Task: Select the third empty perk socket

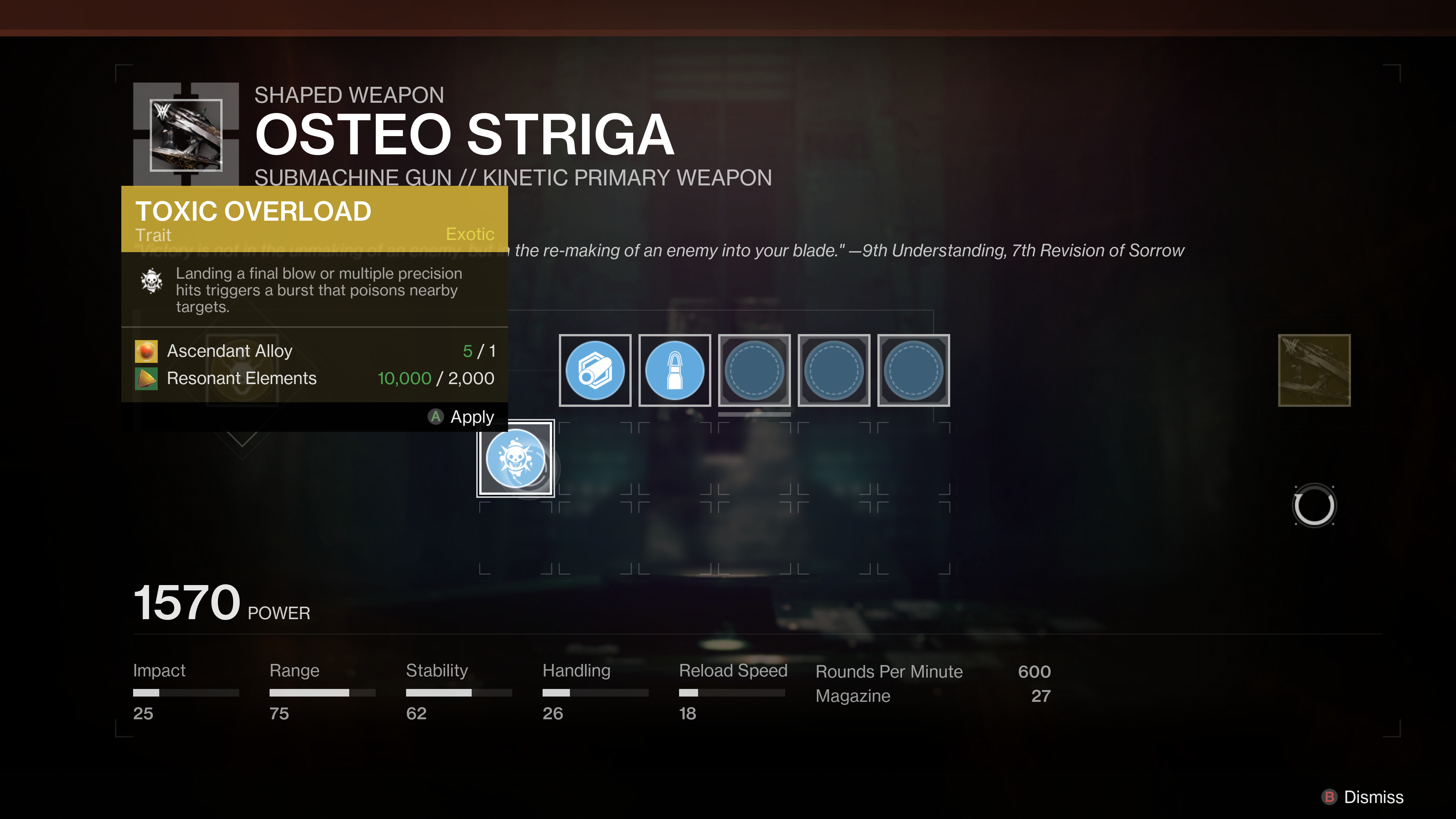Action: pyautogui.click(x=754, y=371)
